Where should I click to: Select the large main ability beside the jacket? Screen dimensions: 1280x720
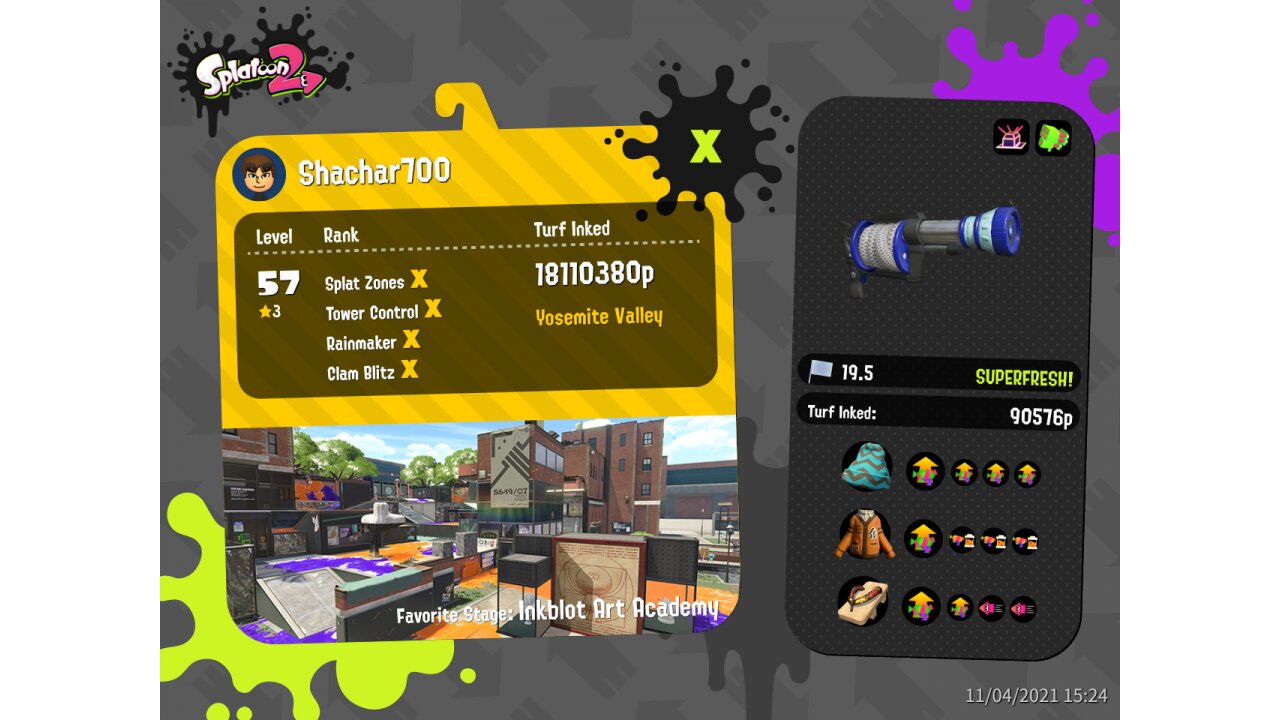click(924, 539)
